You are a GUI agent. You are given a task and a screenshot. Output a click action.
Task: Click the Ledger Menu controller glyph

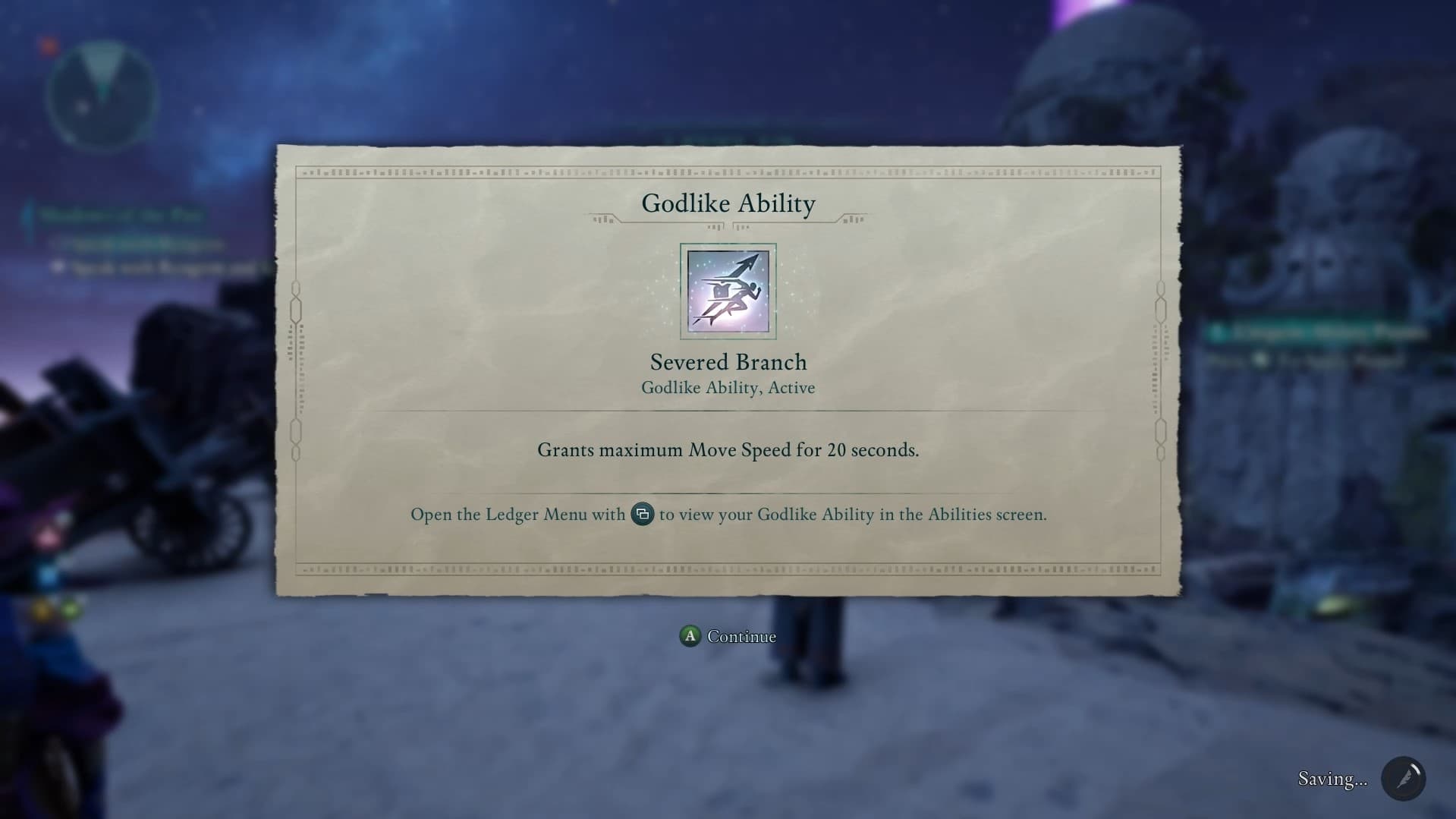pos(641,515)
